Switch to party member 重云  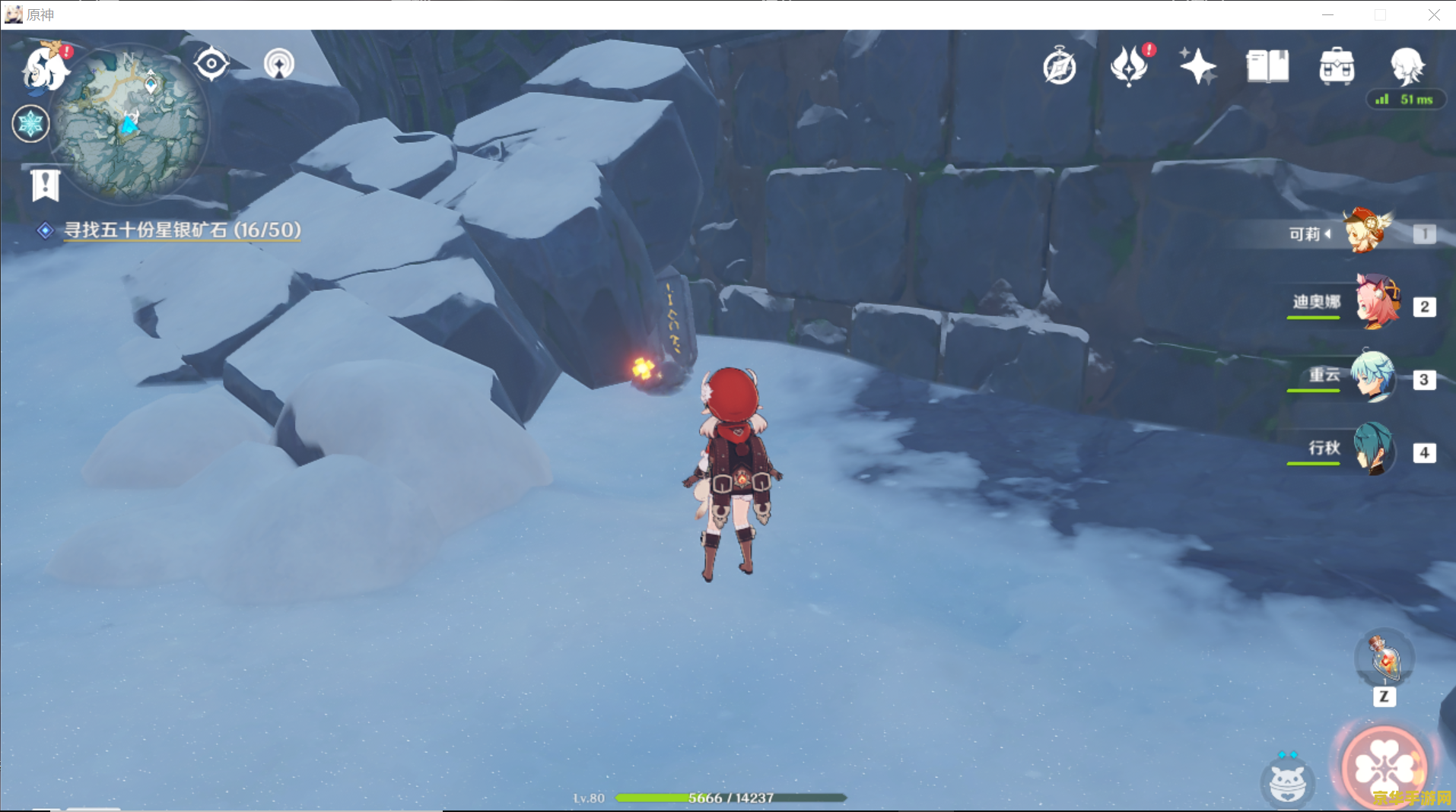(x=1374, y=376)
